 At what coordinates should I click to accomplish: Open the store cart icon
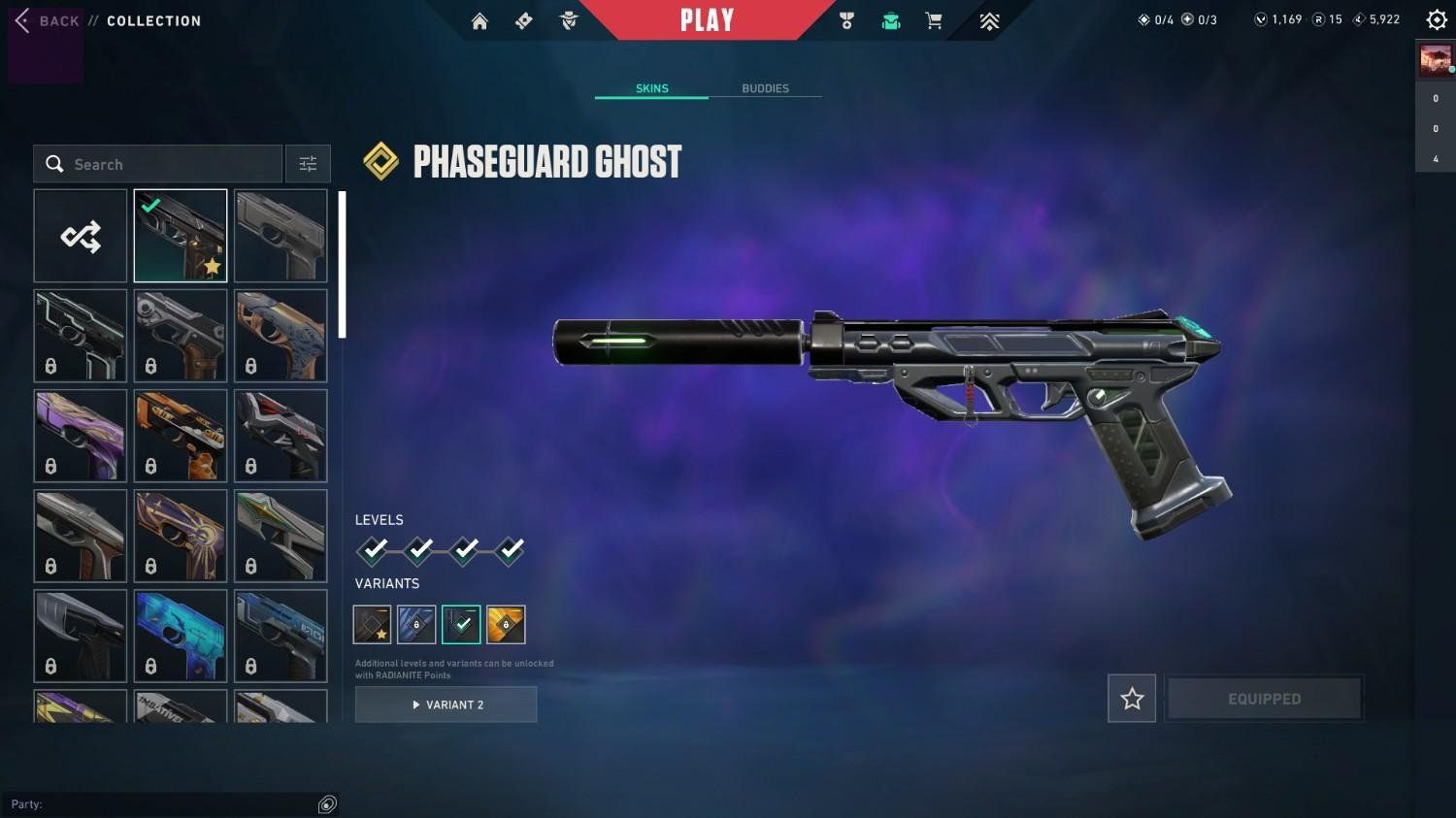coord(934,21)
